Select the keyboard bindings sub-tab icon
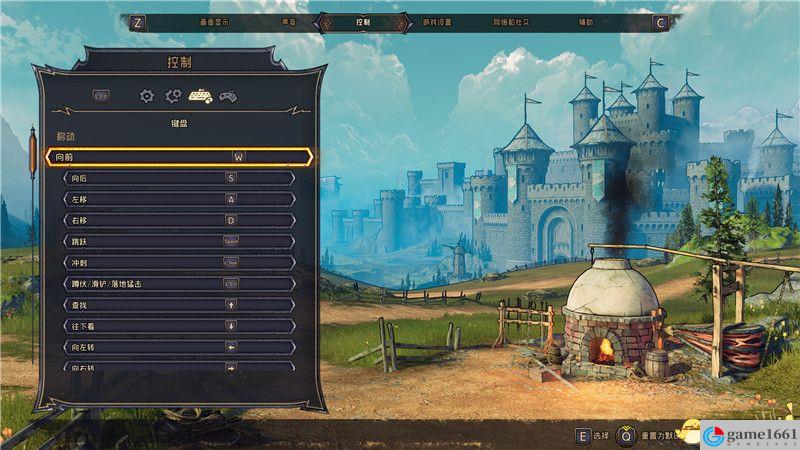The width and height of the screenshot is (800, 450). click(x=200, y=96)
